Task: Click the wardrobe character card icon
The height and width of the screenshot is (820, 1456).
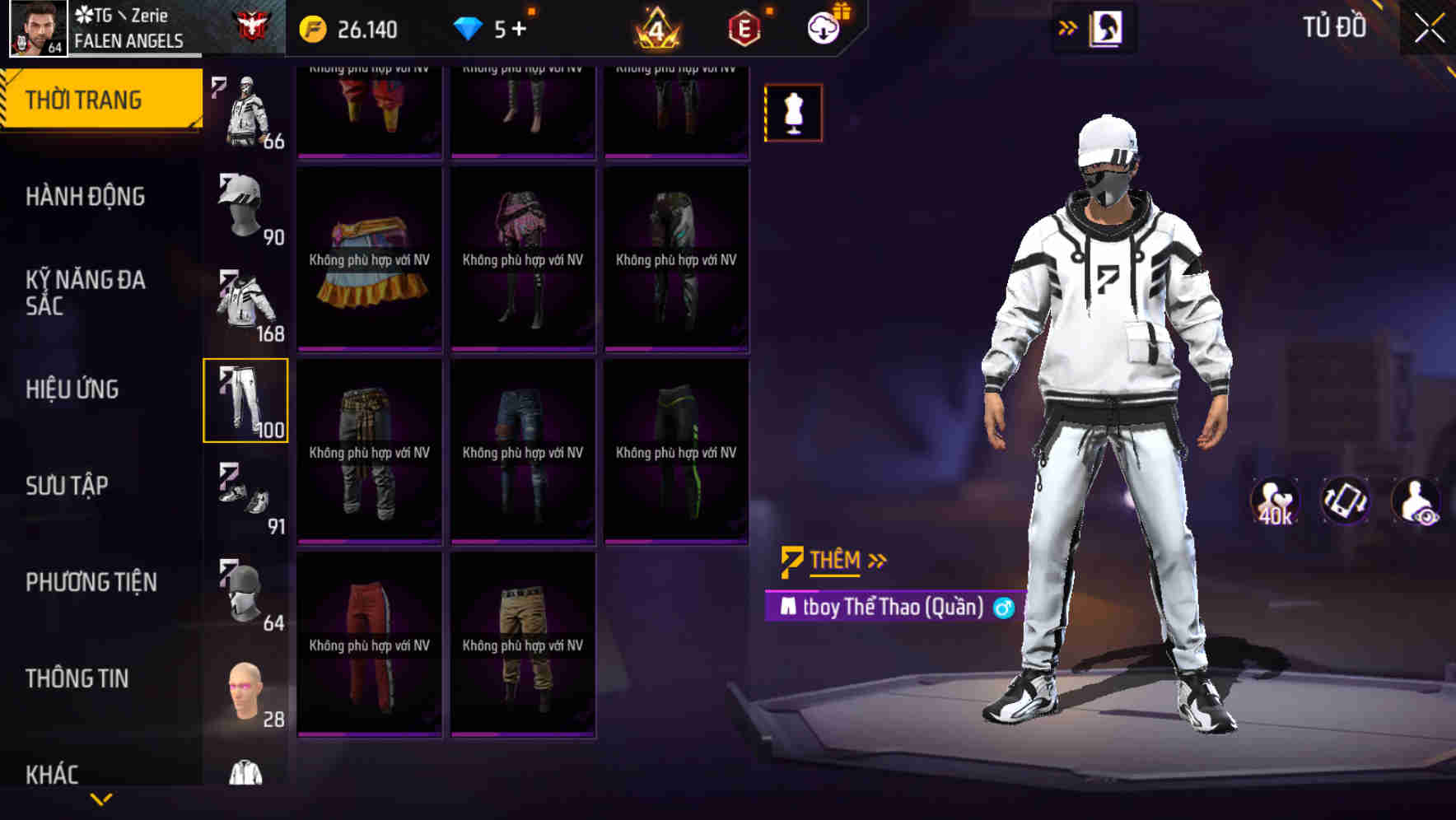Action: point(1106,27)
